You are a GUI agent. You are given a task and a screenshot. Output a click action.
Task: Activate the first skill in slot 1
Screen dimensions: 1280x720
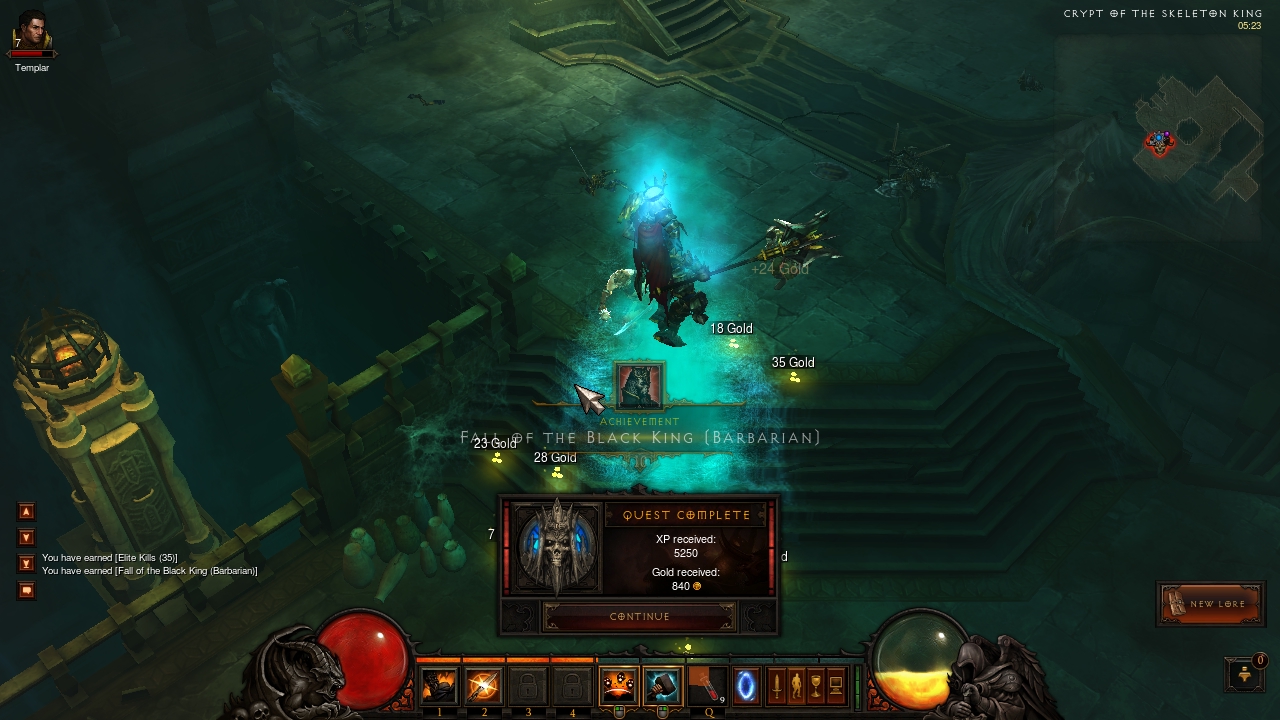tap(439, 687)
